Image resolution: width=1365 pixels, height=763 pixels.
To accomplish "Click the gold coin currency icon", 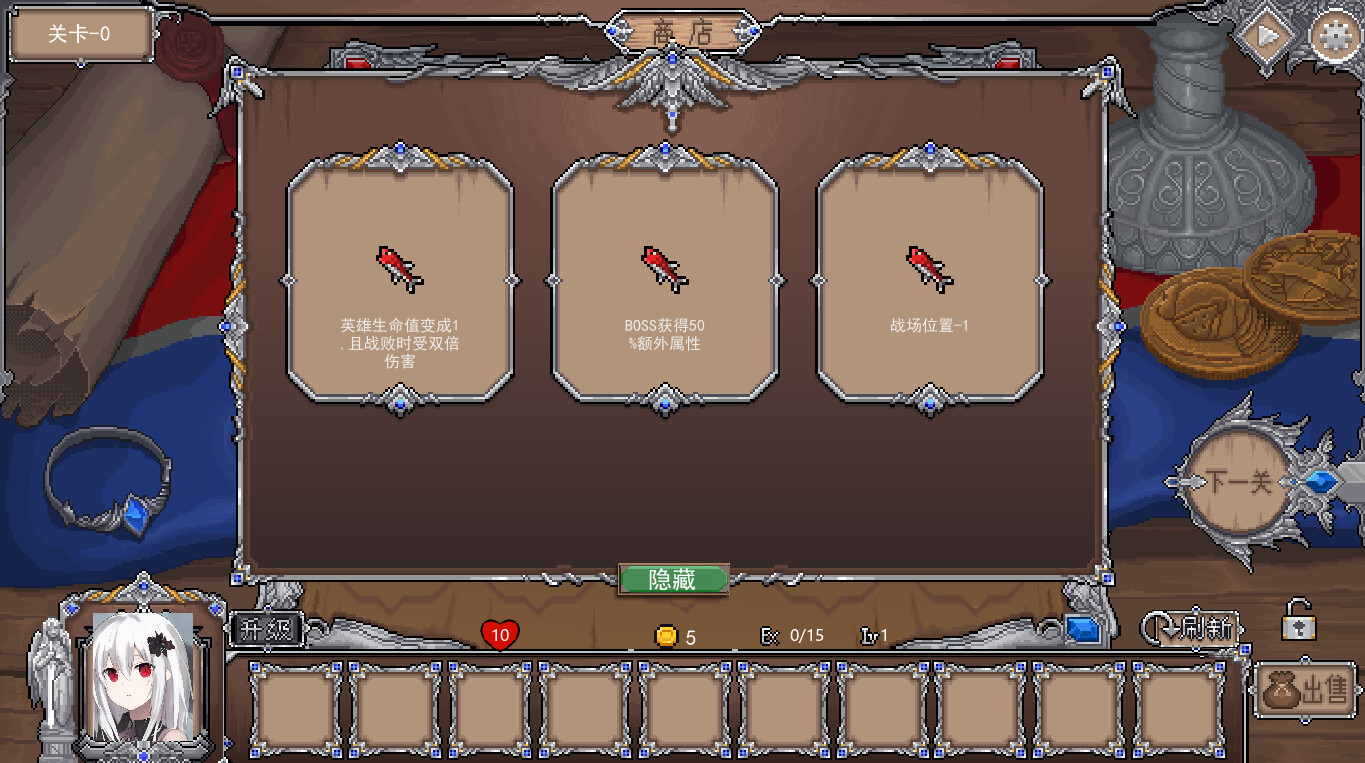I will (x=668, y=635).
